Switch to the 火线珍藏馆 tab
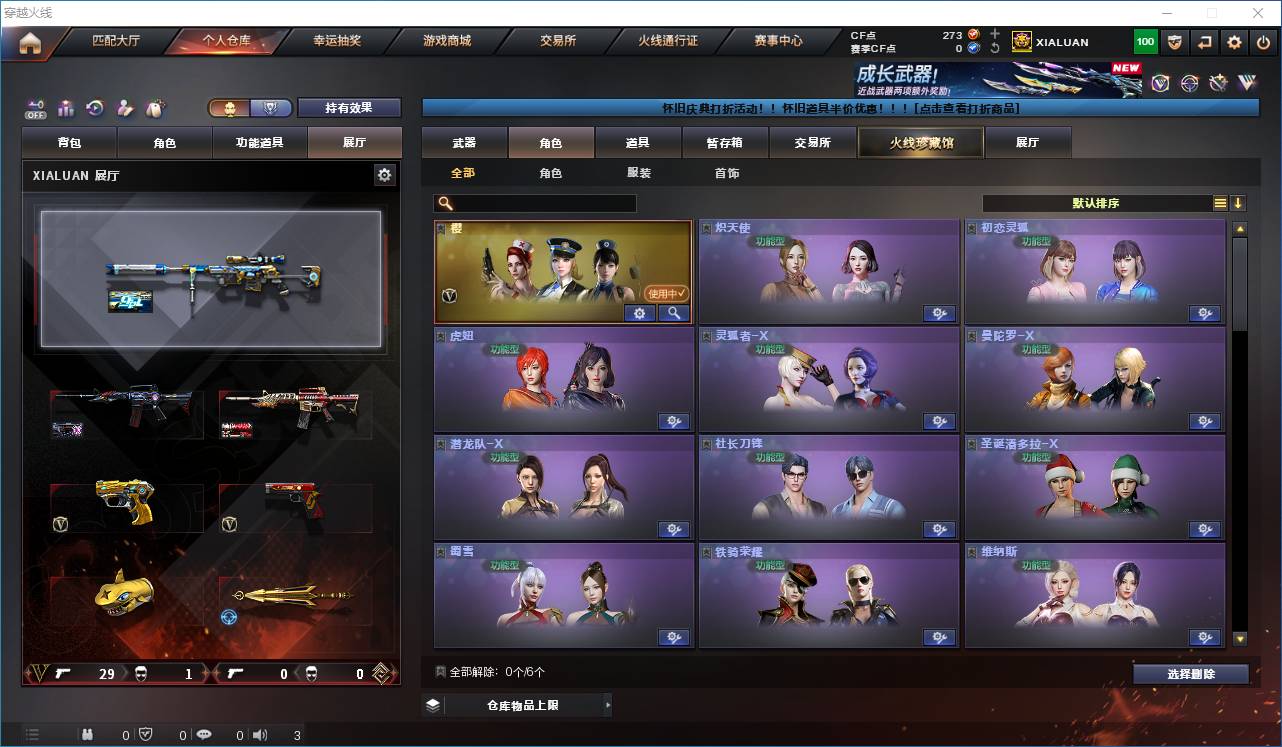The width and height of the screenshot is (1282, 747). (919, 142)
